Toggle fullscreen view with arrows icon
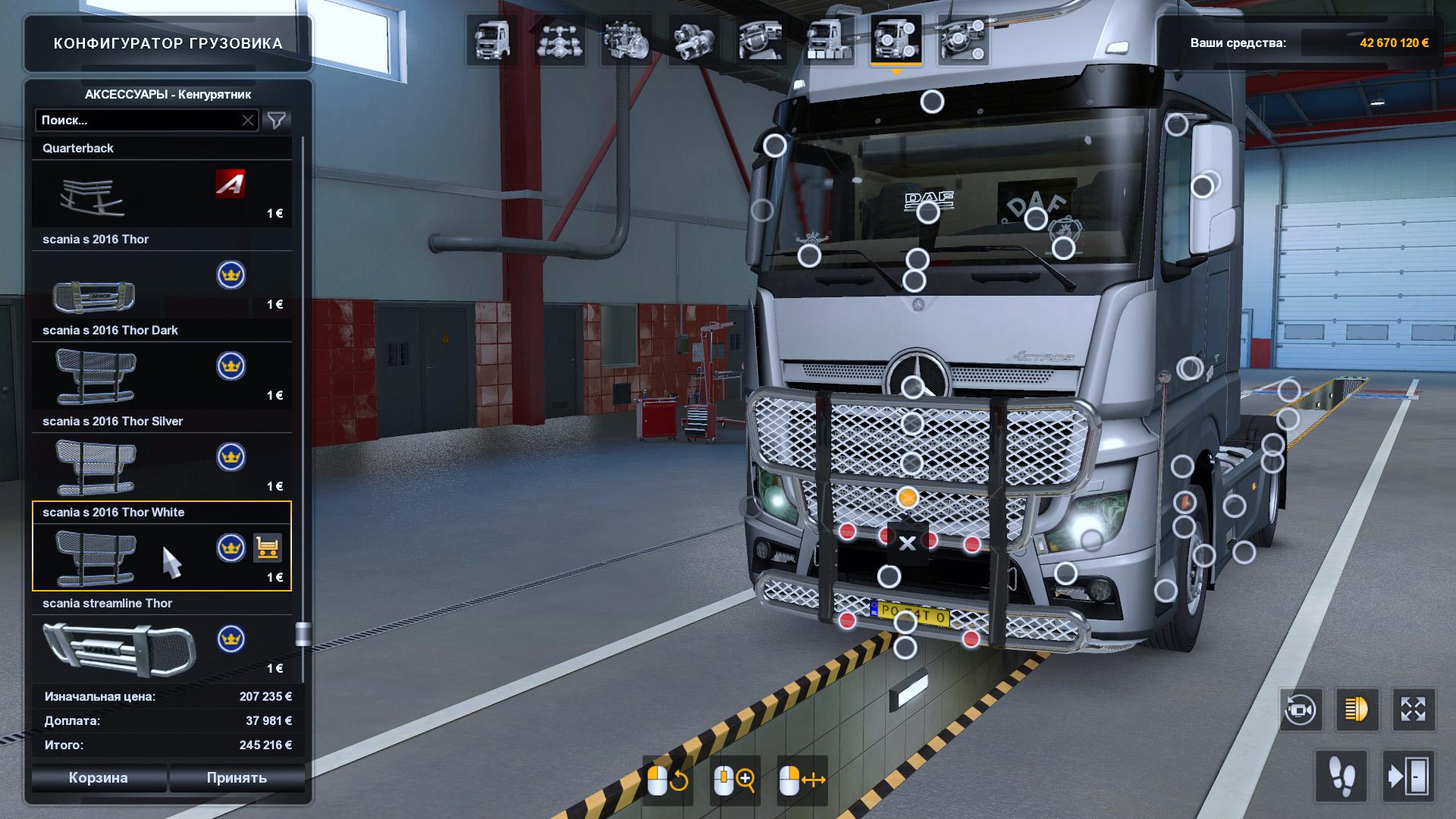 (1414, 710)
